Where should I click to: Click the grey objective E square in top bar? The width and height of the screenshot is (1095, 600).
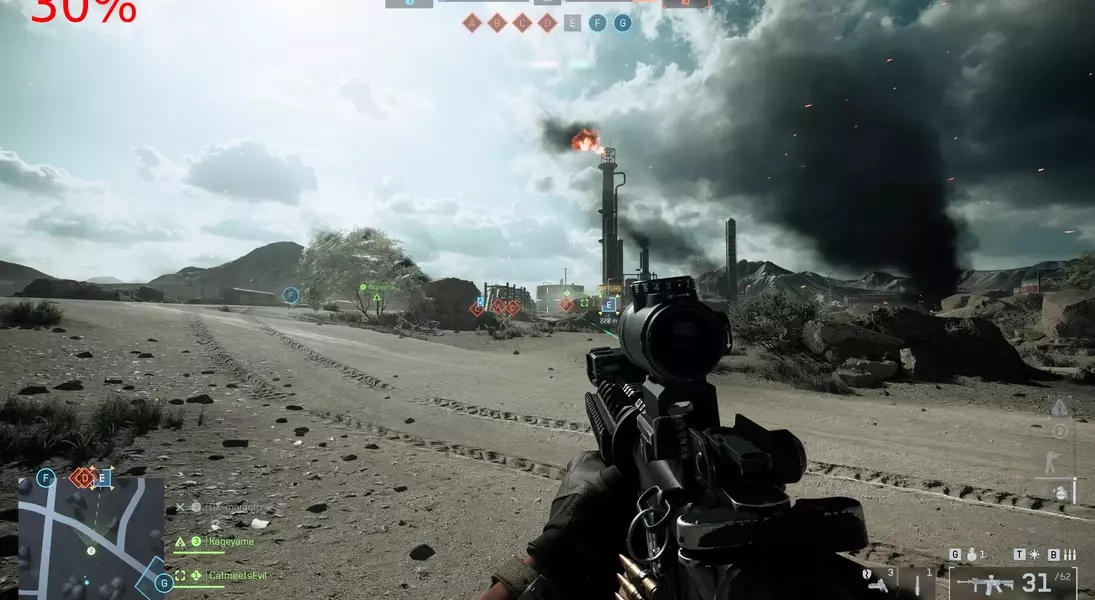point(572,23)
